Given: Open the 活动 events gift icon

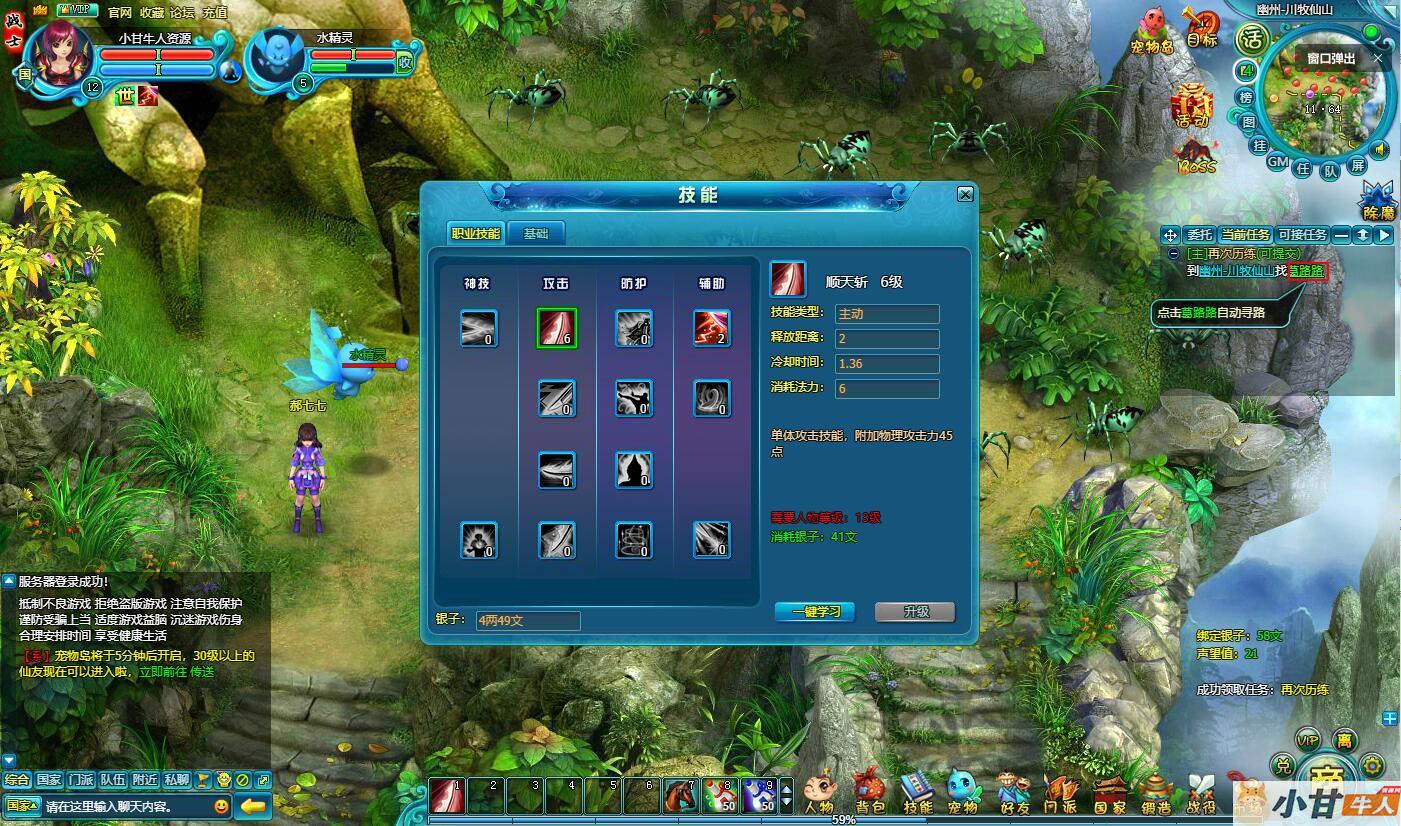Looking at the screenshot, I should point(1192,104).
